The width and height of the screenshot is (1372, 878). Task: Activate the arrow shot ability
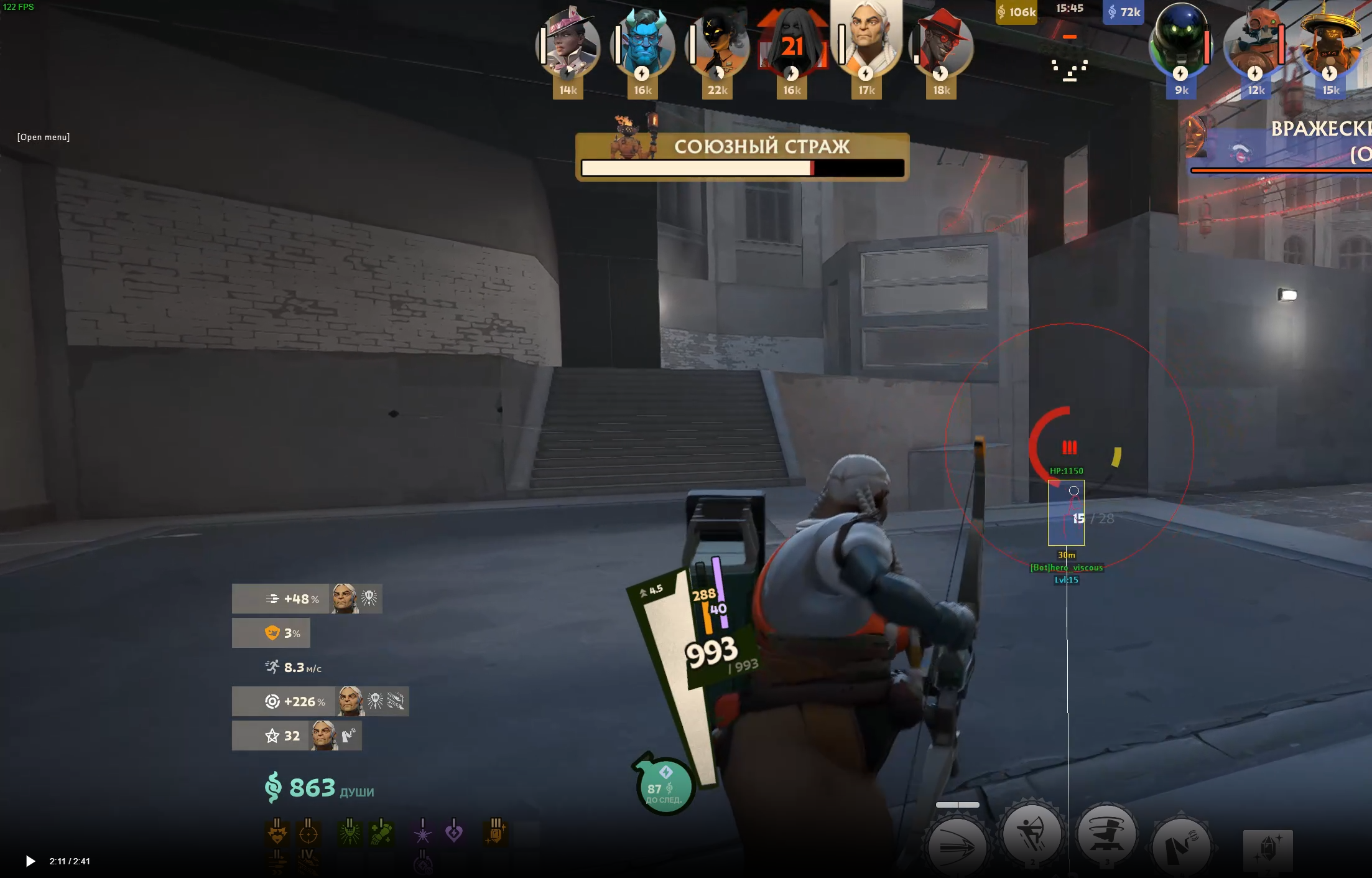coord(957,844)
